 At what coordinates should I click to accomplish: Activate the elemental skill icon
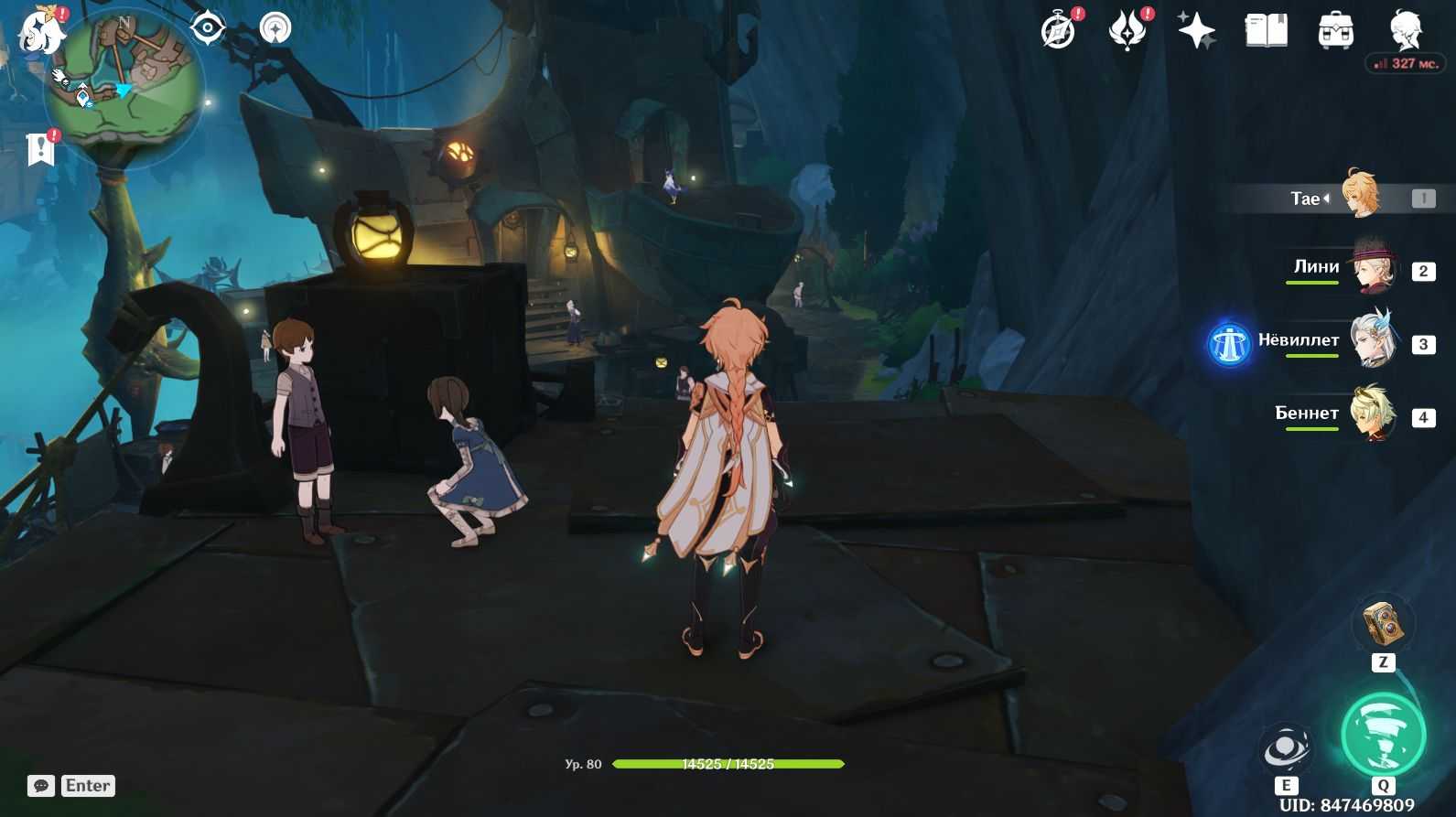click(1286, 749)
